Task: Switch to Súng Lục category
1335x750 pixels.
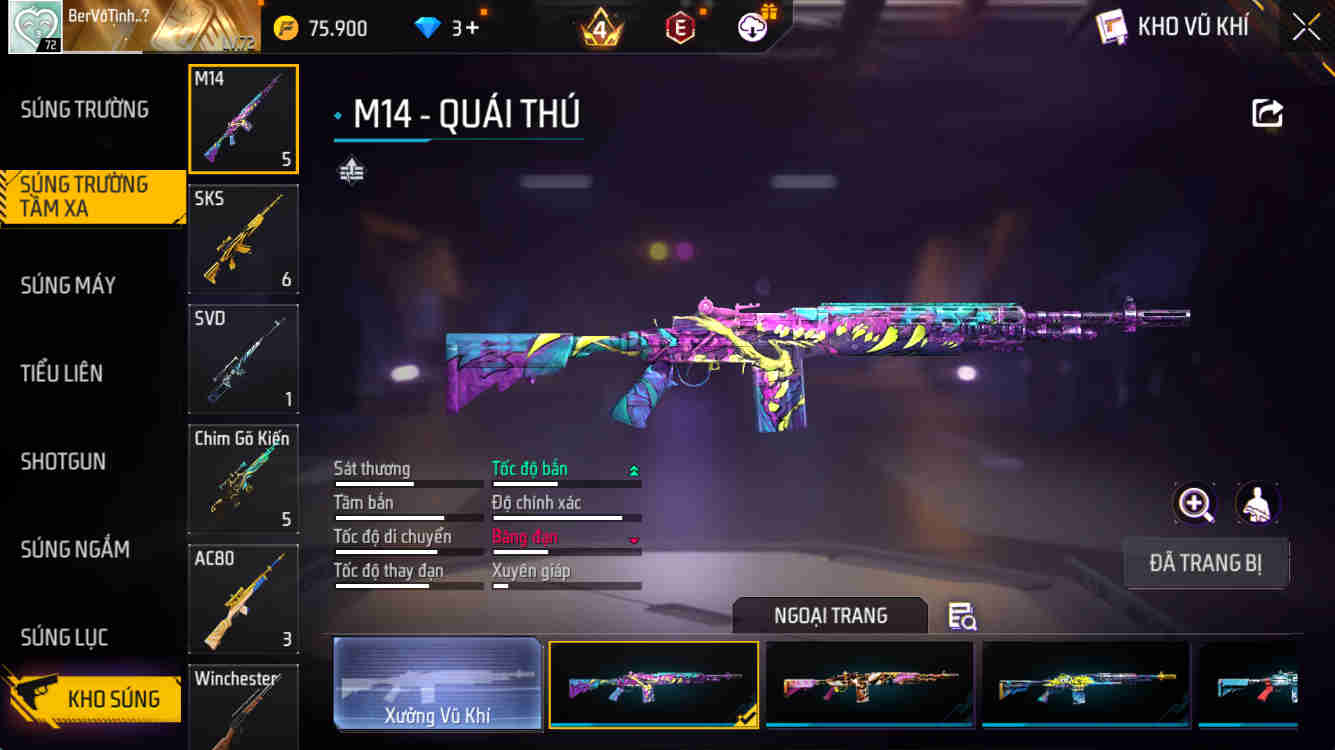Action: pyautogui.click(x=64, y=637)
